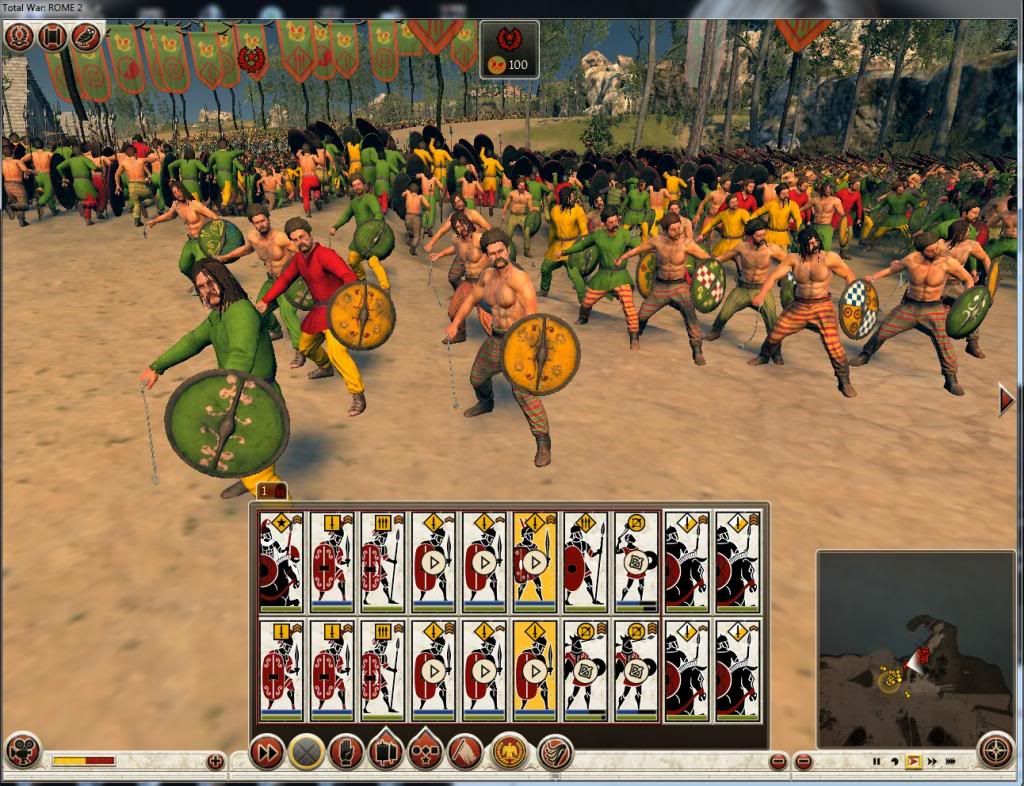Set battle speed to fastest triple arrow

(949, 762)
